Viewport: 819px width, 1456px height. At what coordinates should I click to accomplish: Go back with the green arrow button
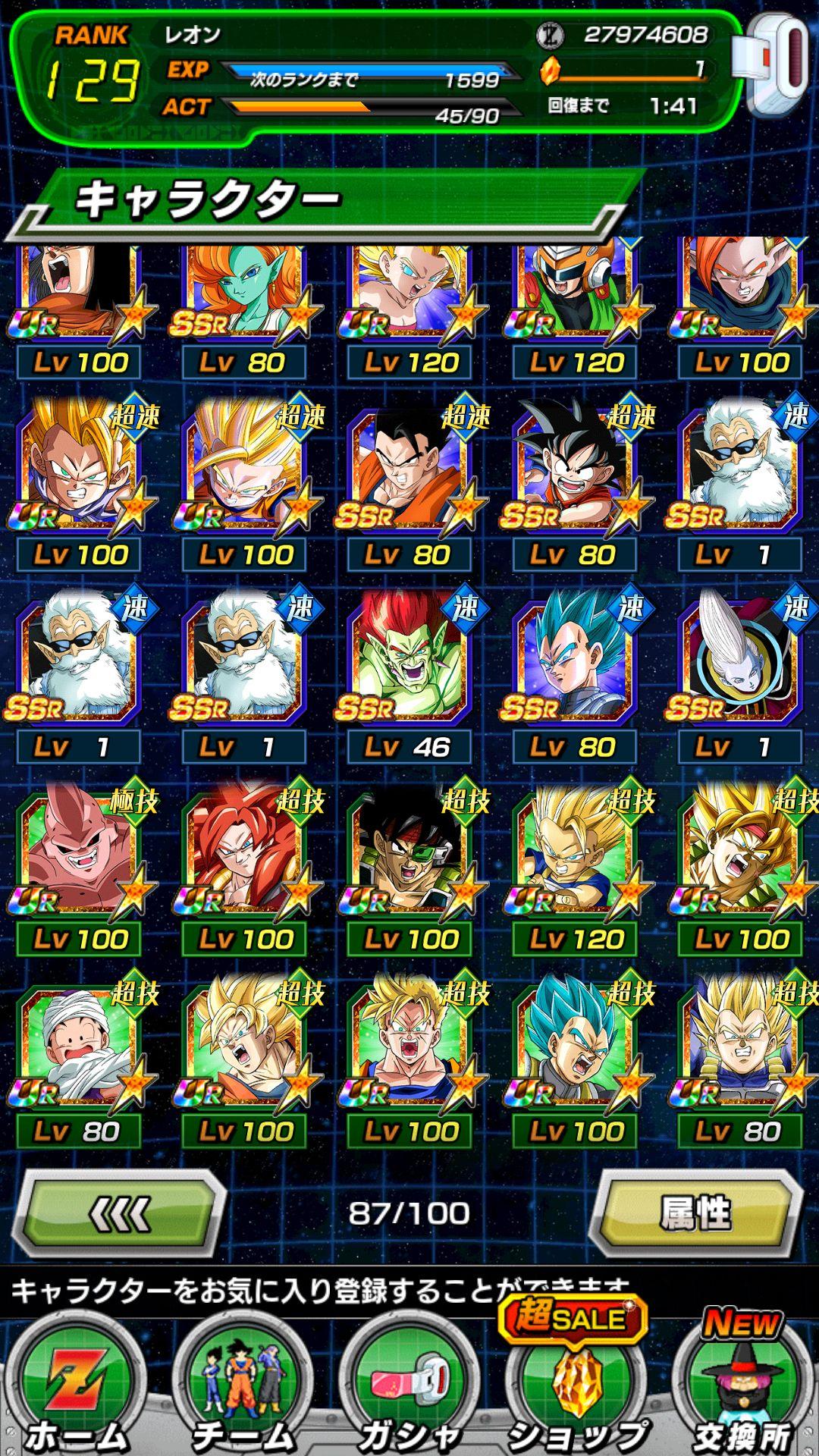(x=121, y=1213)
